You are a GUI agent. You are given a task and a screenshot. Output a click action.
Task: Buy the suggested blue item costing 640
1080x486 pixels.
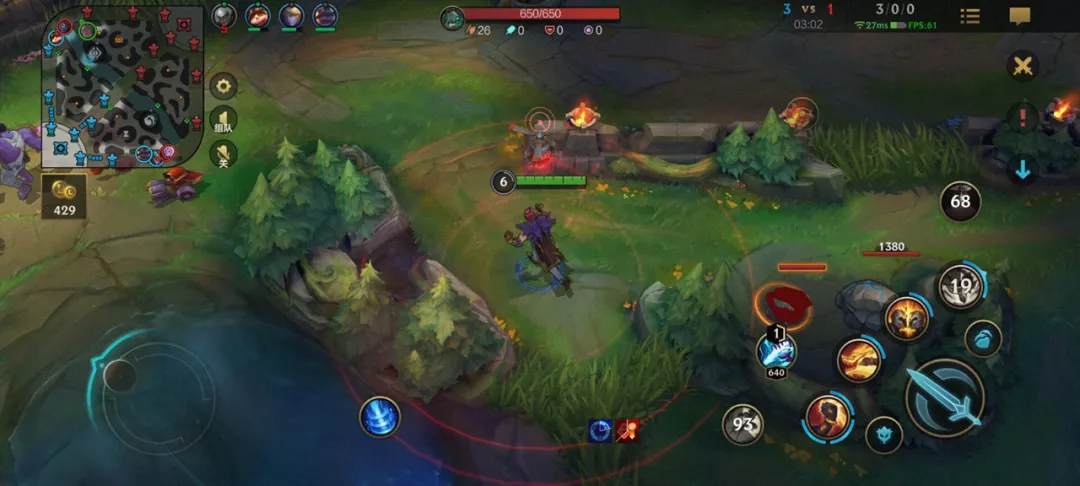click(777, 350)
